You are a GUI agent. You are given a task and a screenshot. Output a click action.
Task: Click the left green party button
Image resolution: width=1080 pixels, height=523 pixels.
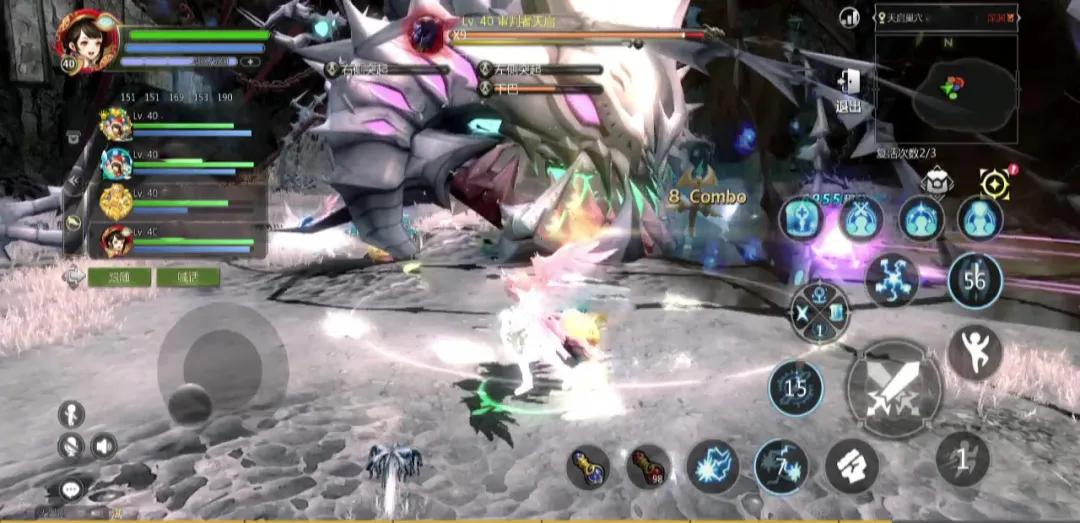click(119, 277)
